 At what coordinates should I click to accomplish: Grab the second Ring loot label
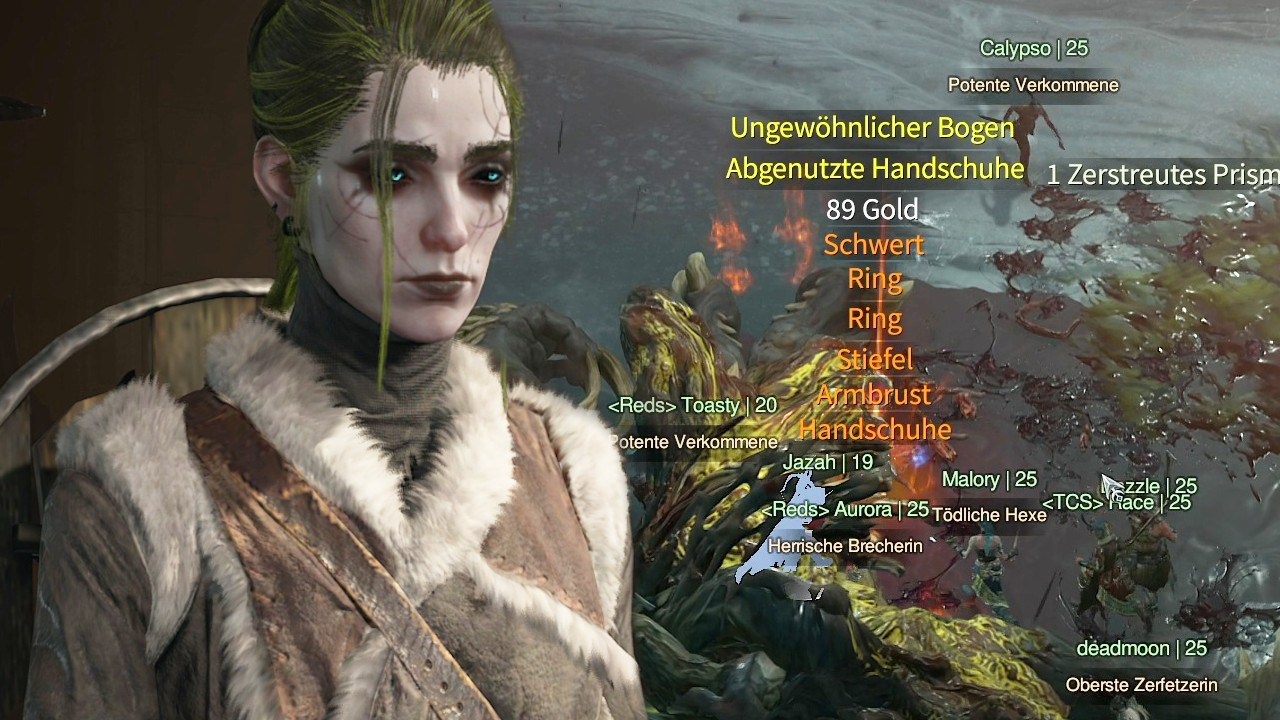pos(874,320)
